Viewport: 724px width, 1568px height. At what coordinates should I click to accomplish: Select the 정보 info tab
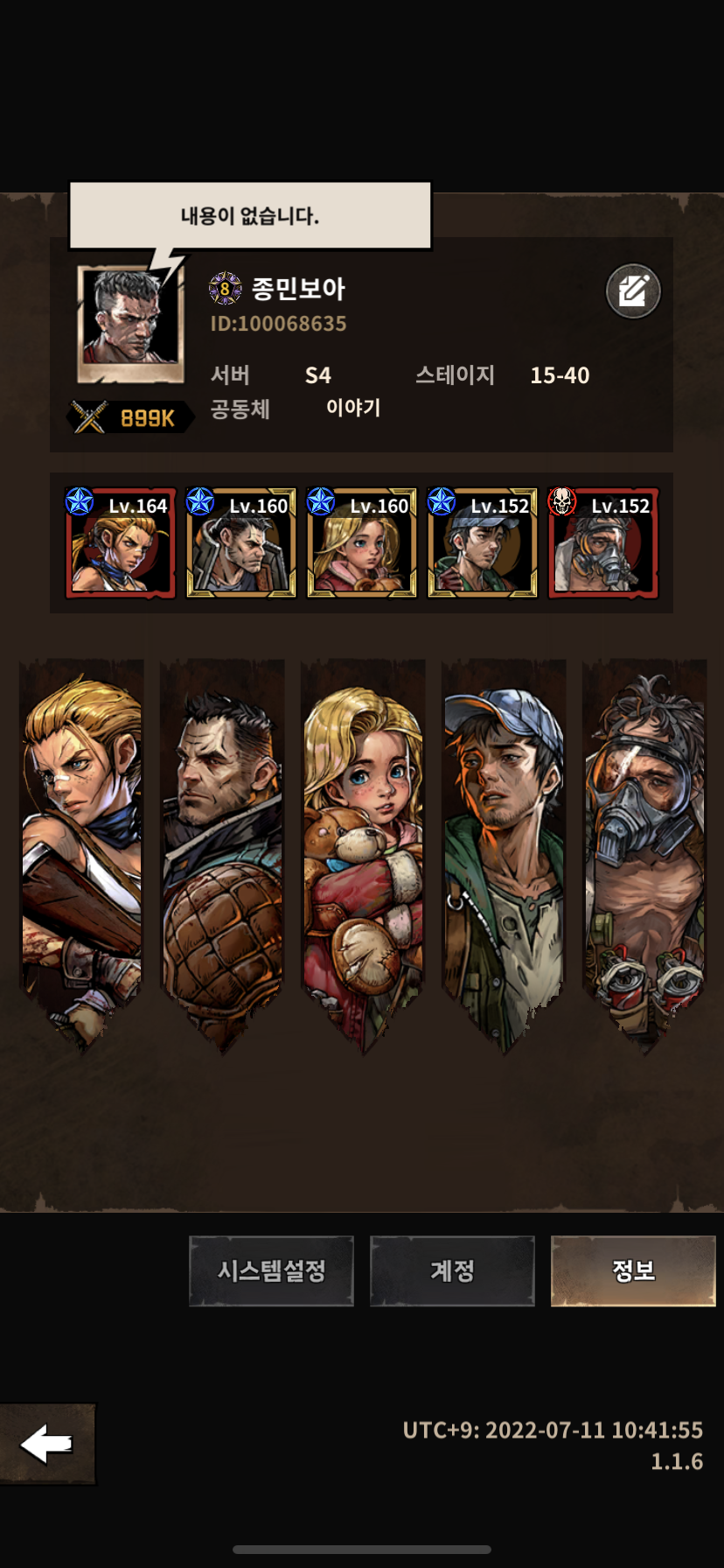633,1270
